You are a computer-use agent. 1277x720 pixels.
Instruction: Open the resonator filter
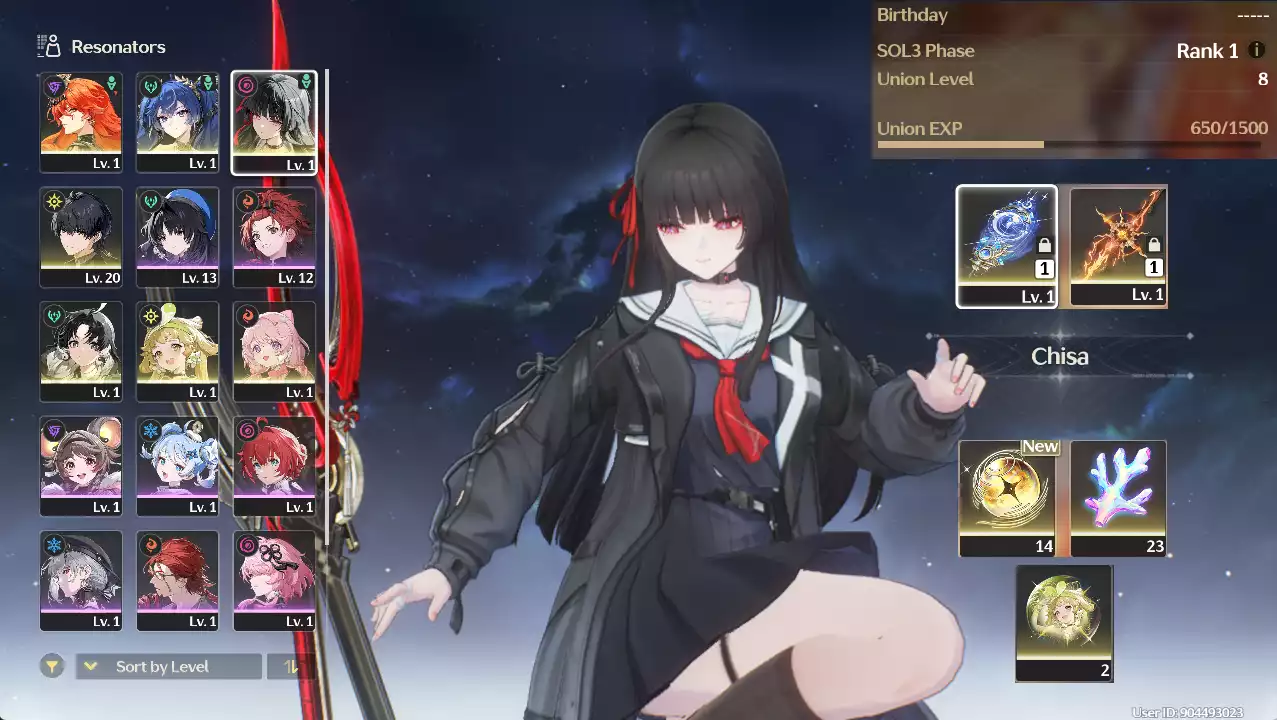pos(52,666)
